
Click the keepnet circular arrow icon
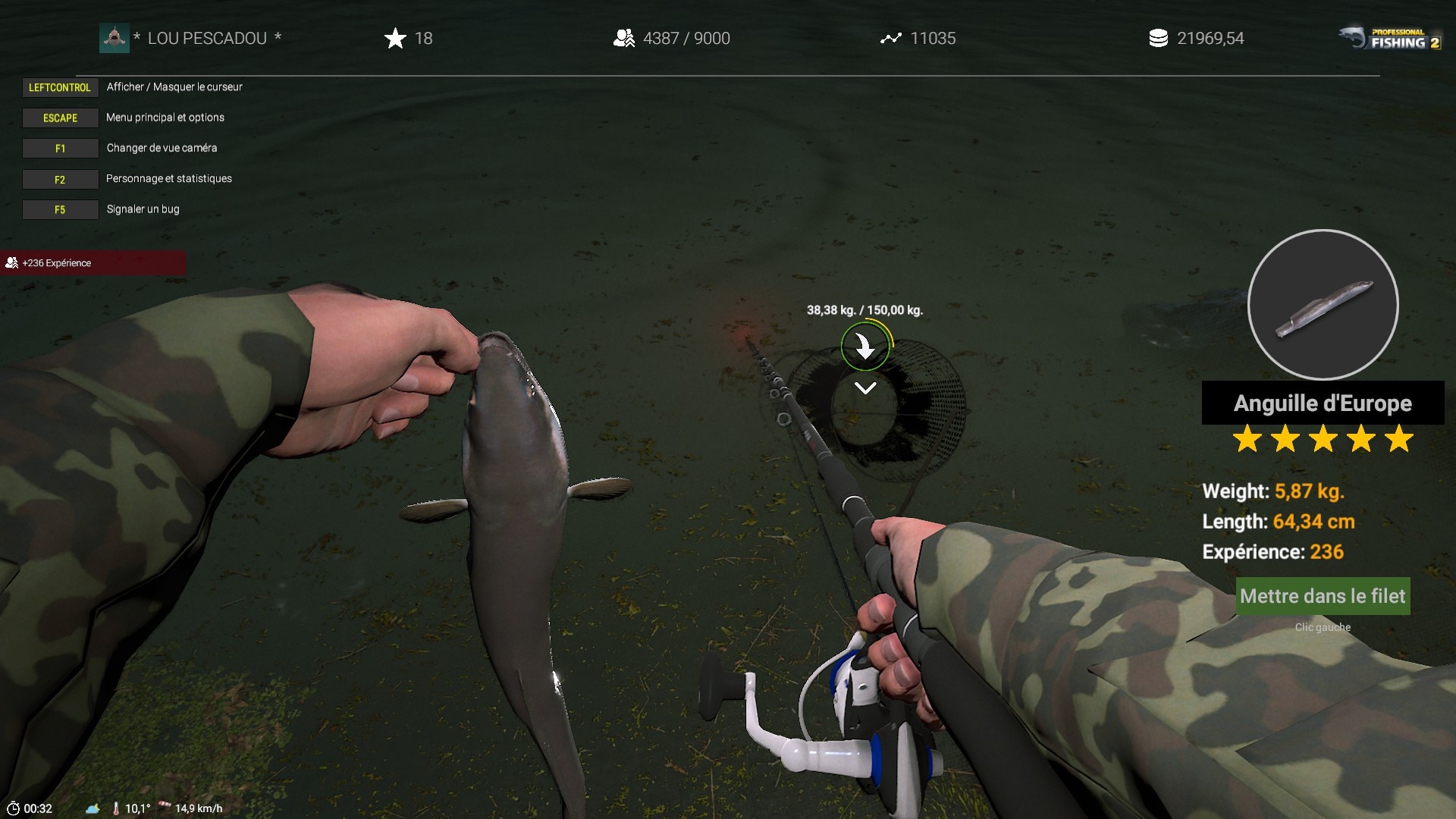point(864,347)
